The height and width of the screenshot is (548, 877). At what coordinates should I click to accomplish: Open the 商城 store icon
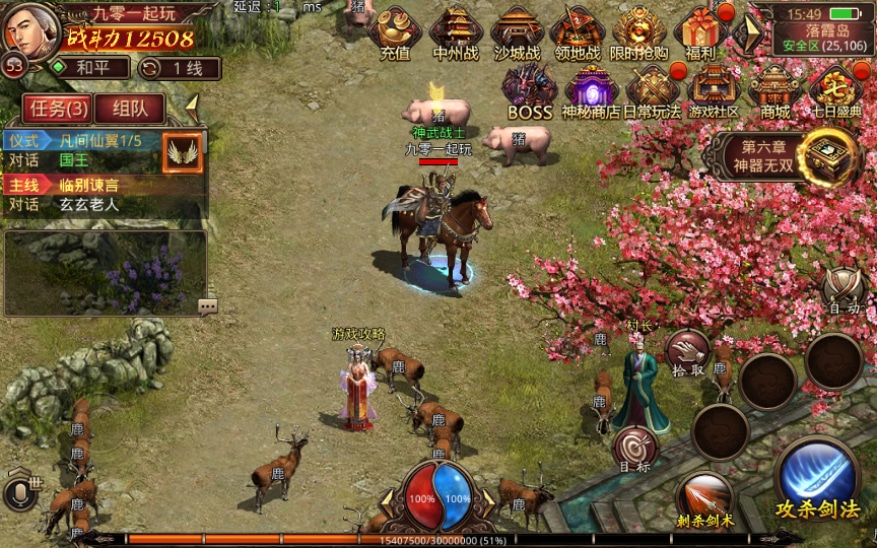(x=775, y=92)
